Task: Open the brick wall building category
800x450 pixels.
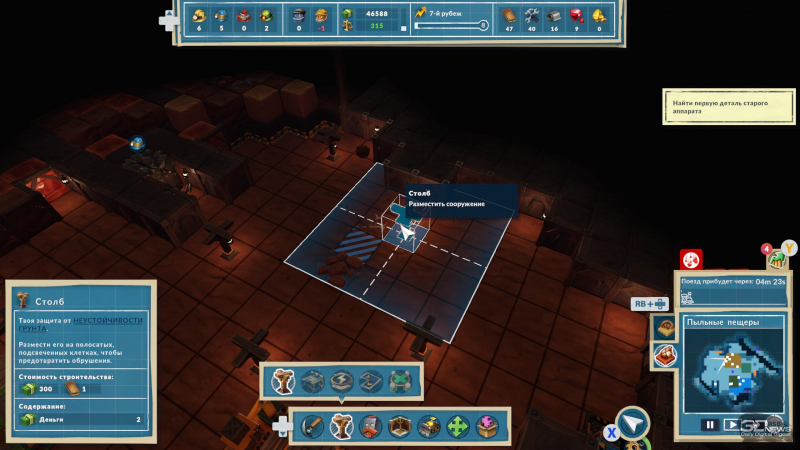Action: click(x=371, y=426)
